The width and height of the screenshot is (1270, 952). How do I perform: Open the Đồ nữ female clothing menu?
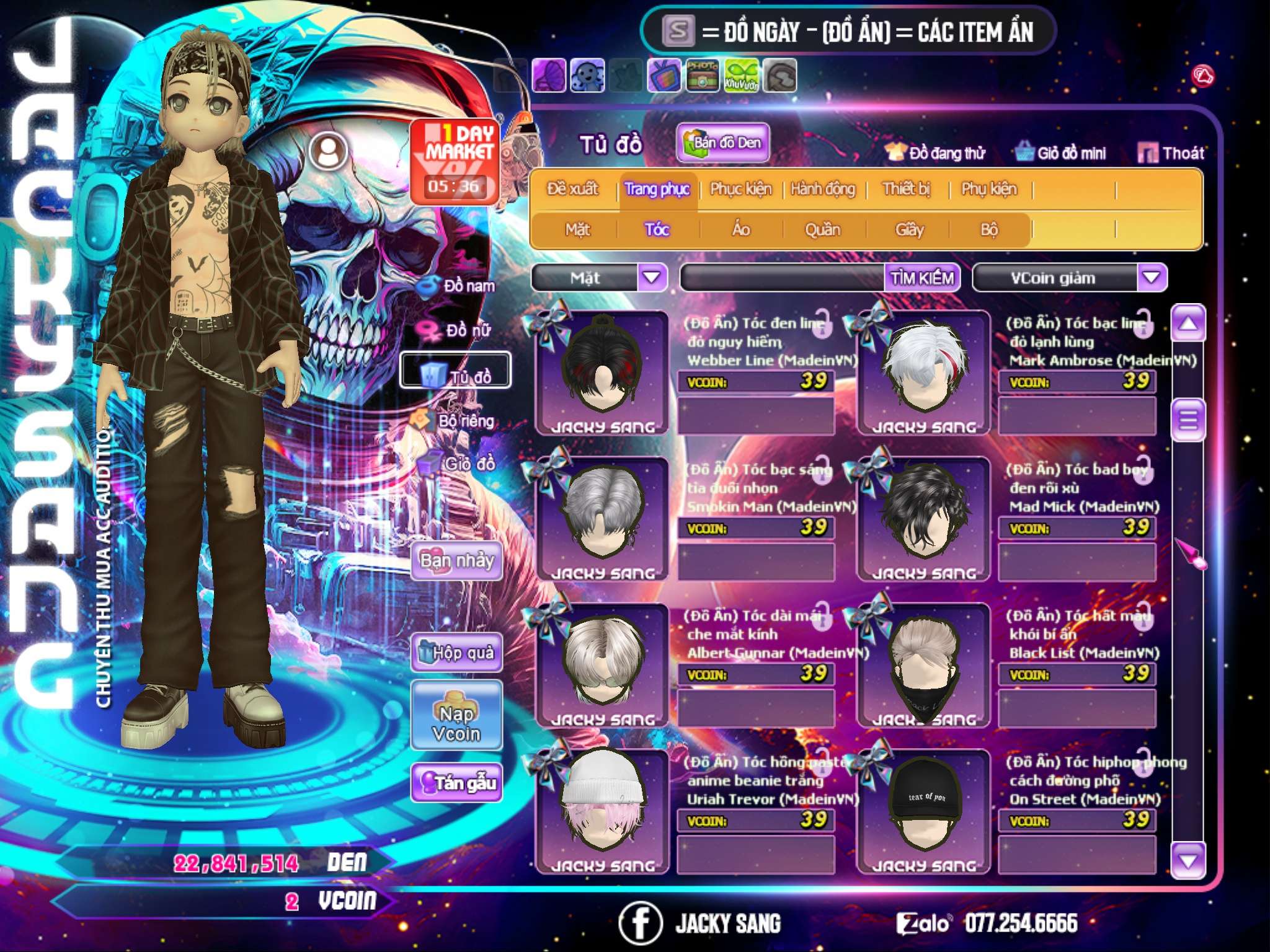tap(460, 330)
